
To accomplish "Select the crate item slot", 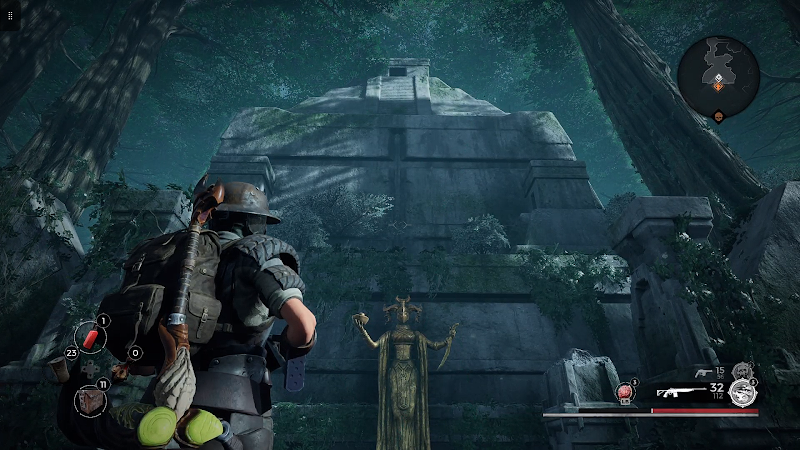I will click(89, 399).
